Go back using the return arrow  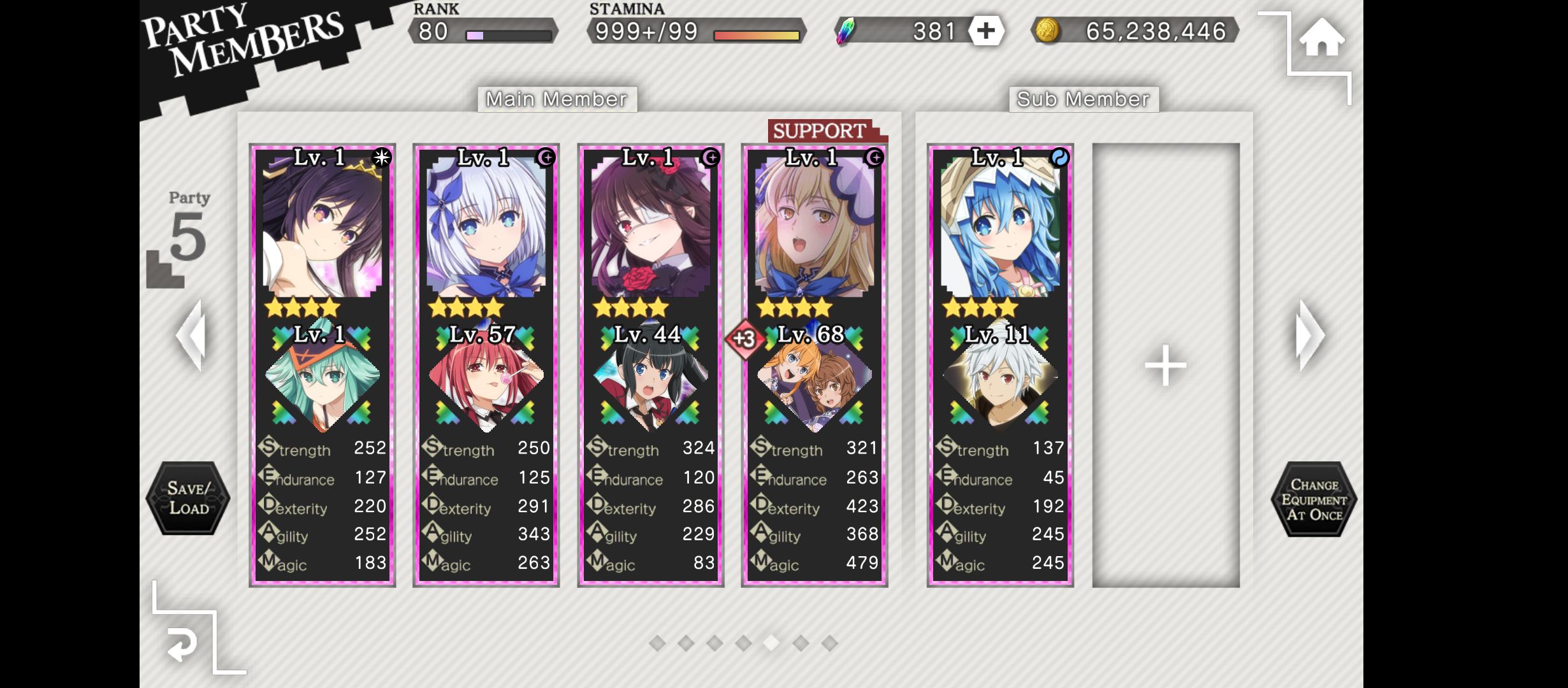pos(182,645)
